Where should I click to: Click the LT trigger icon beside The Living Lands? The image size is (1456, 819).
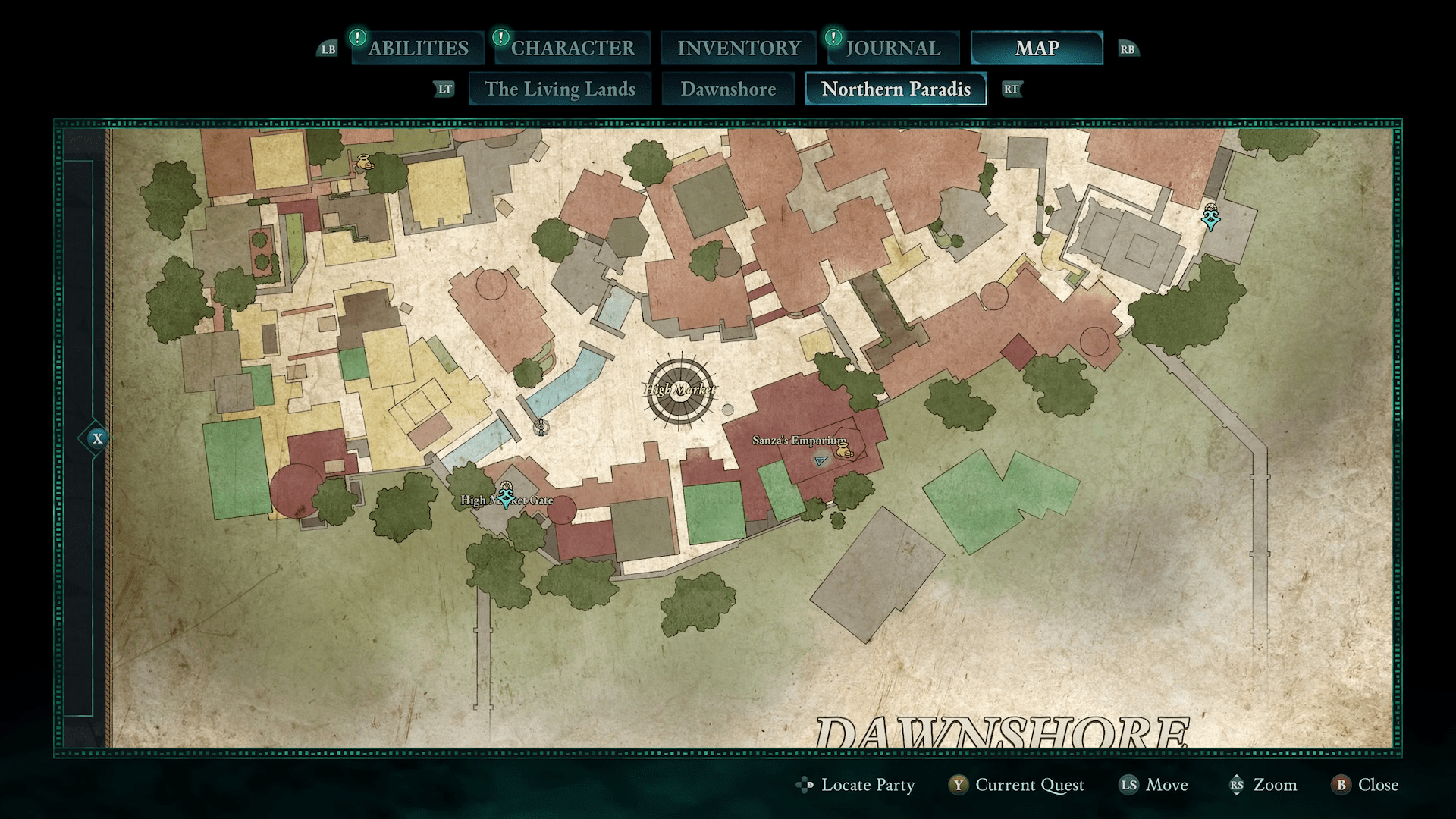click(444, 89)
